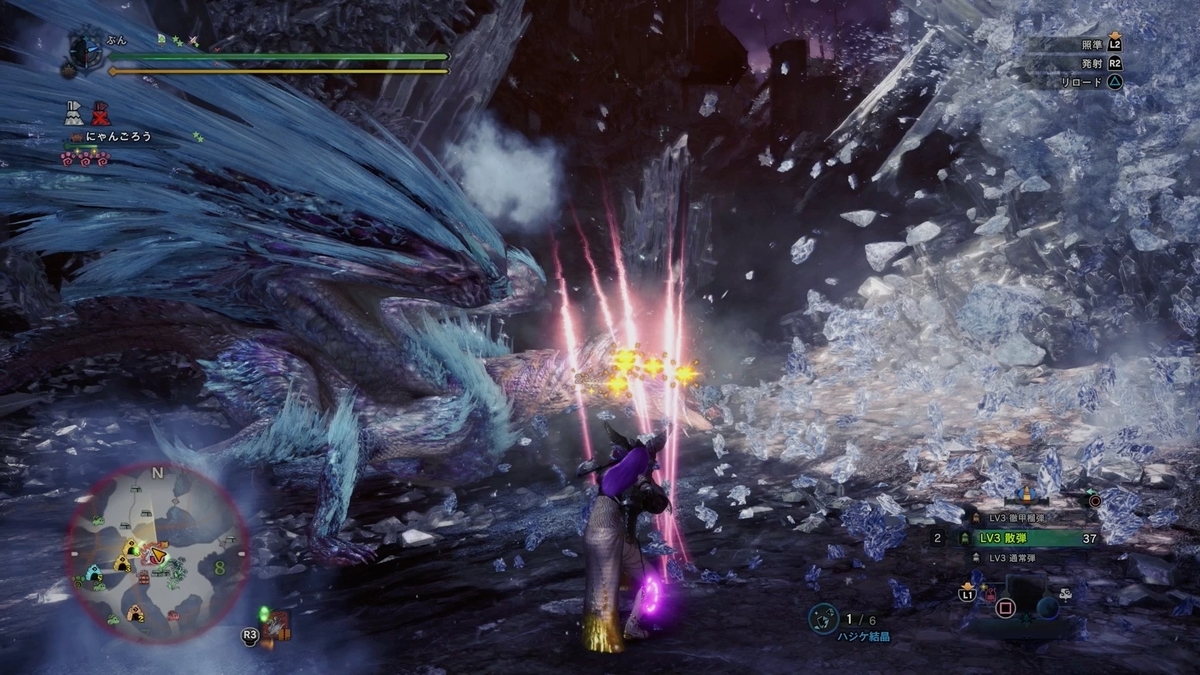Viewport: 1200px width, 675px height.
Task: Select the crossed-out red mantle icon
Action: [x=100, y=114]
